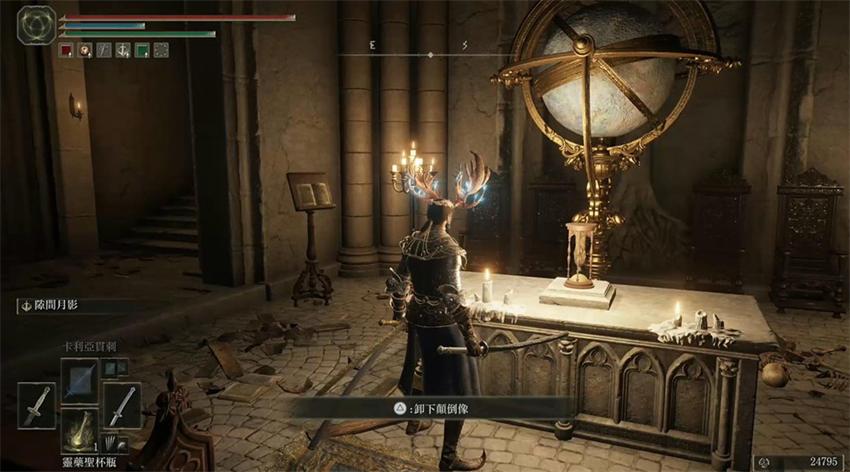This screenshot has width=850, height=472.
Task: Click the red square buff icon
Action: coord(66,49)
